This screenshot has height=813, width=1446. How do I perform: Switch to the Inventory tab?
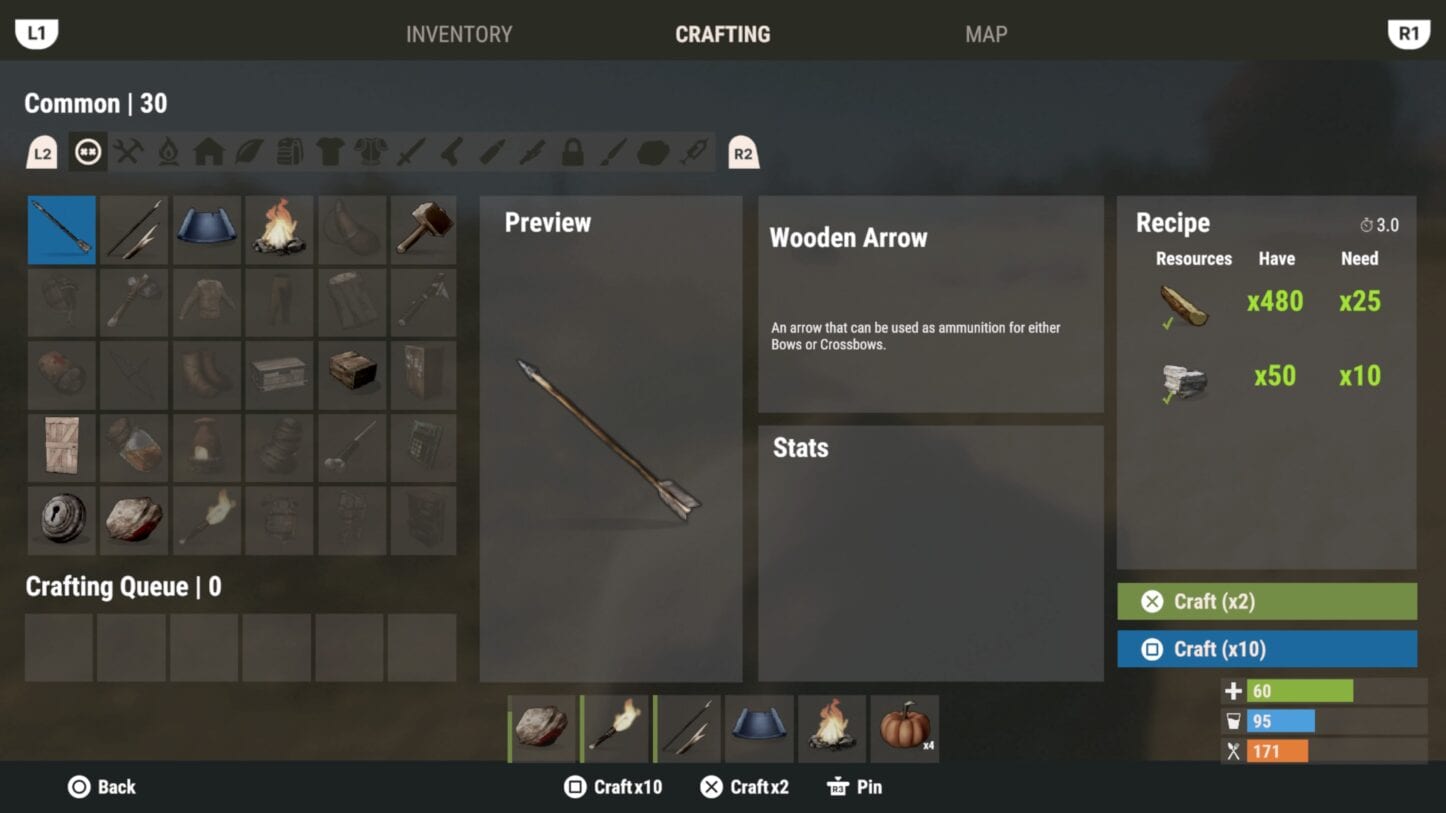tap(458, 34)
